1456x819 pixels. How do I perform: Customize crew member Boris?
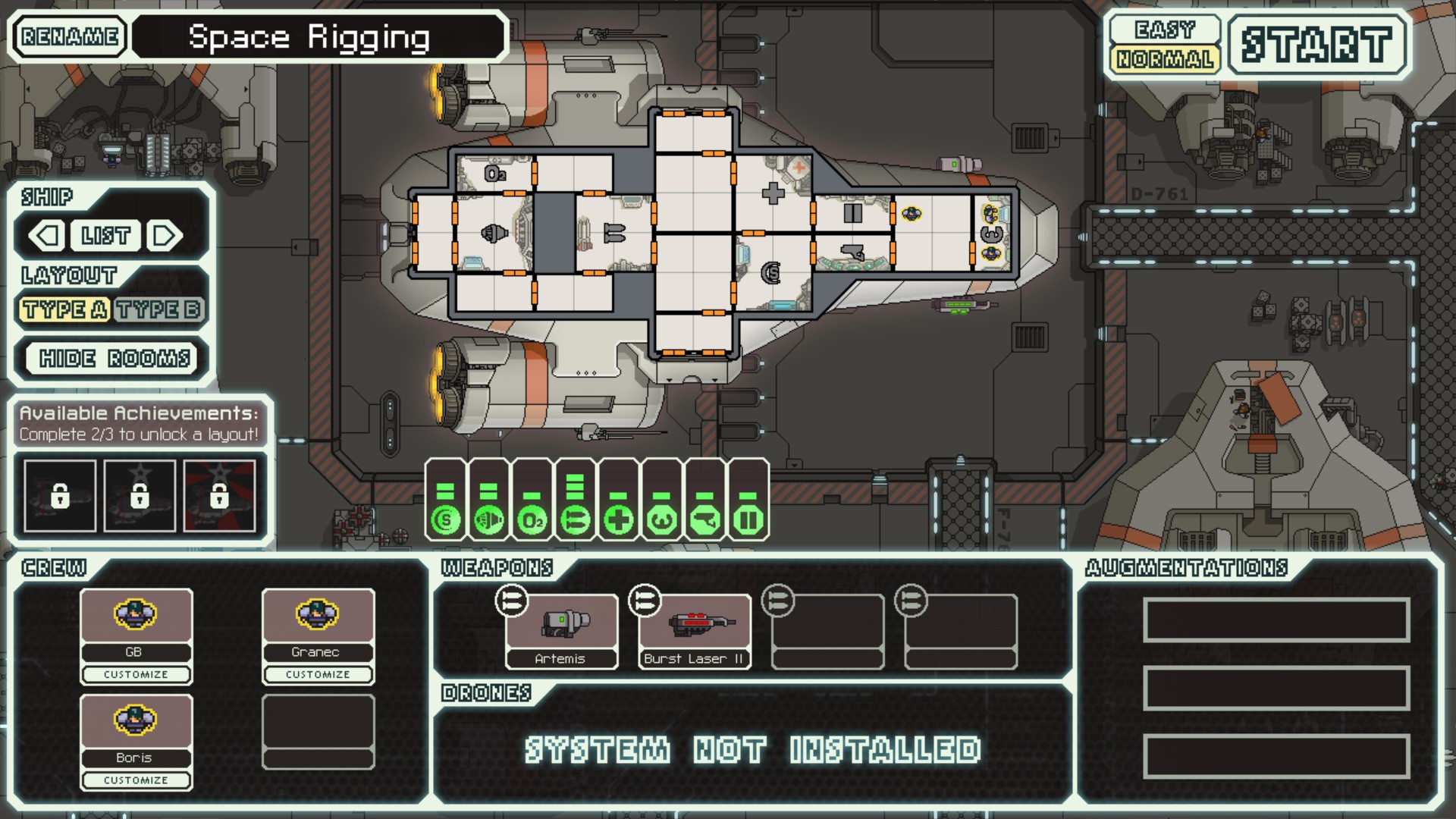tap(136, 780)
